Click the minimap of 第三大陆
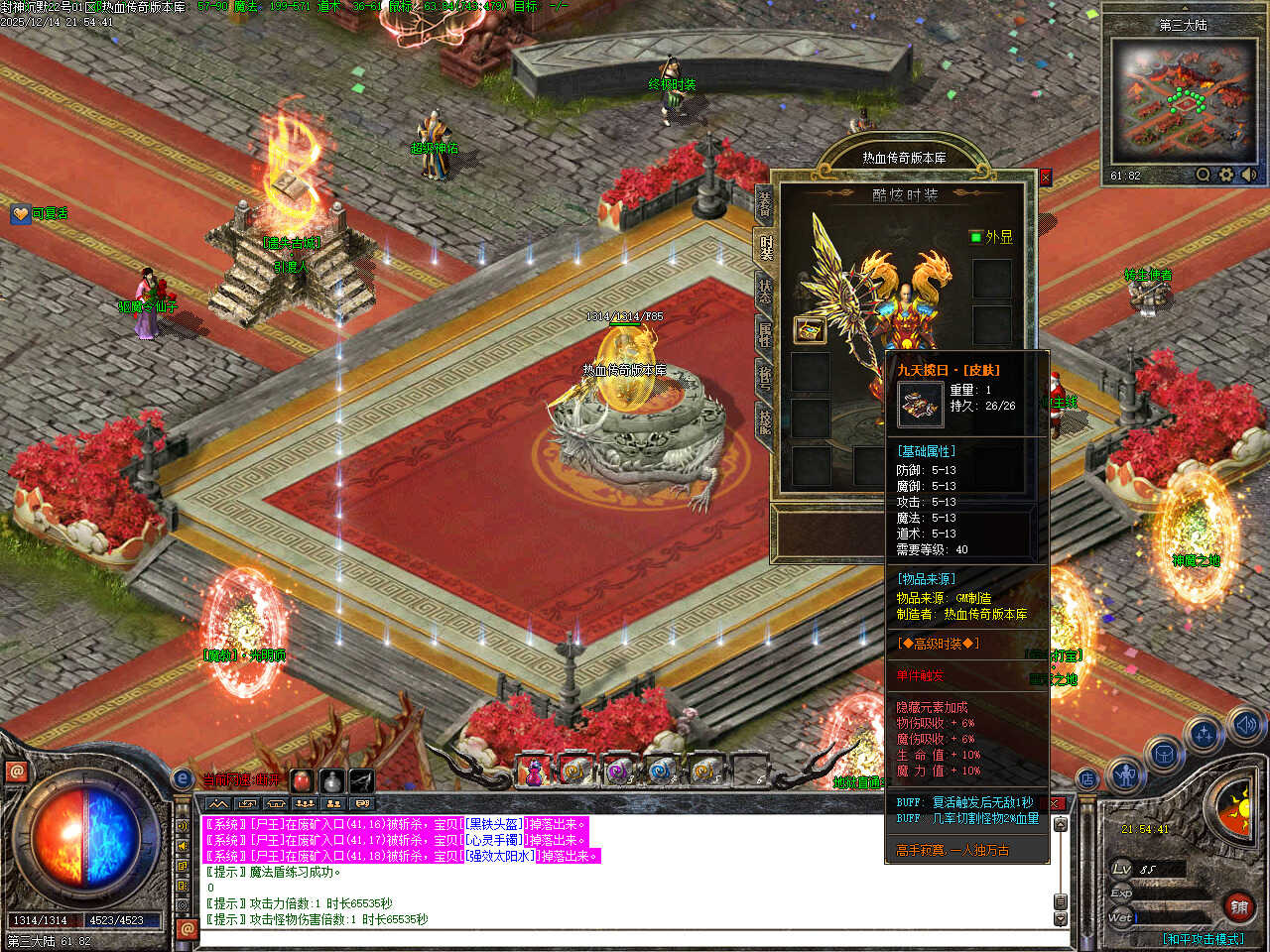Viewport: 1270px width, 952px height. point(1182,100)
